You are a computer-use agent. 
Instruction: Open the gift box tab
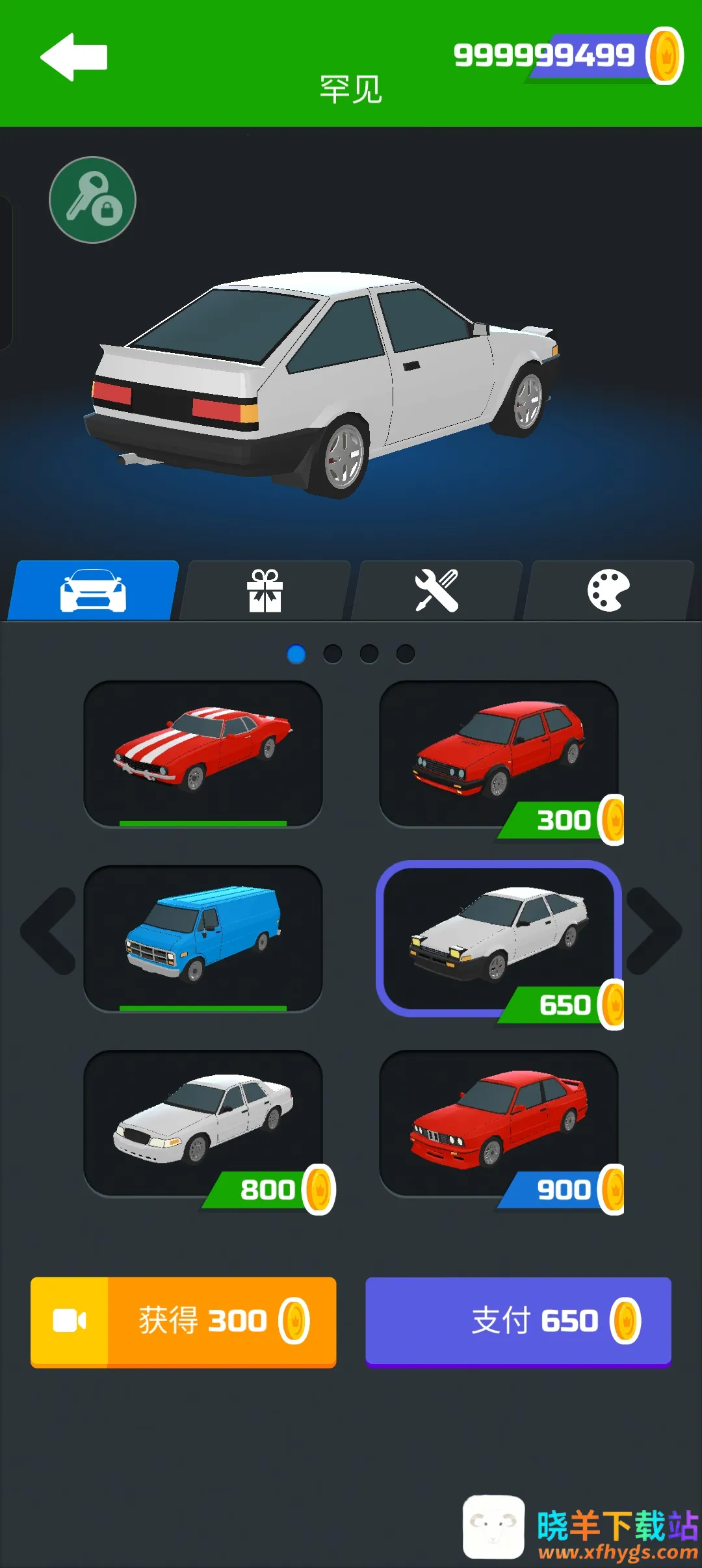pos(265,590)
